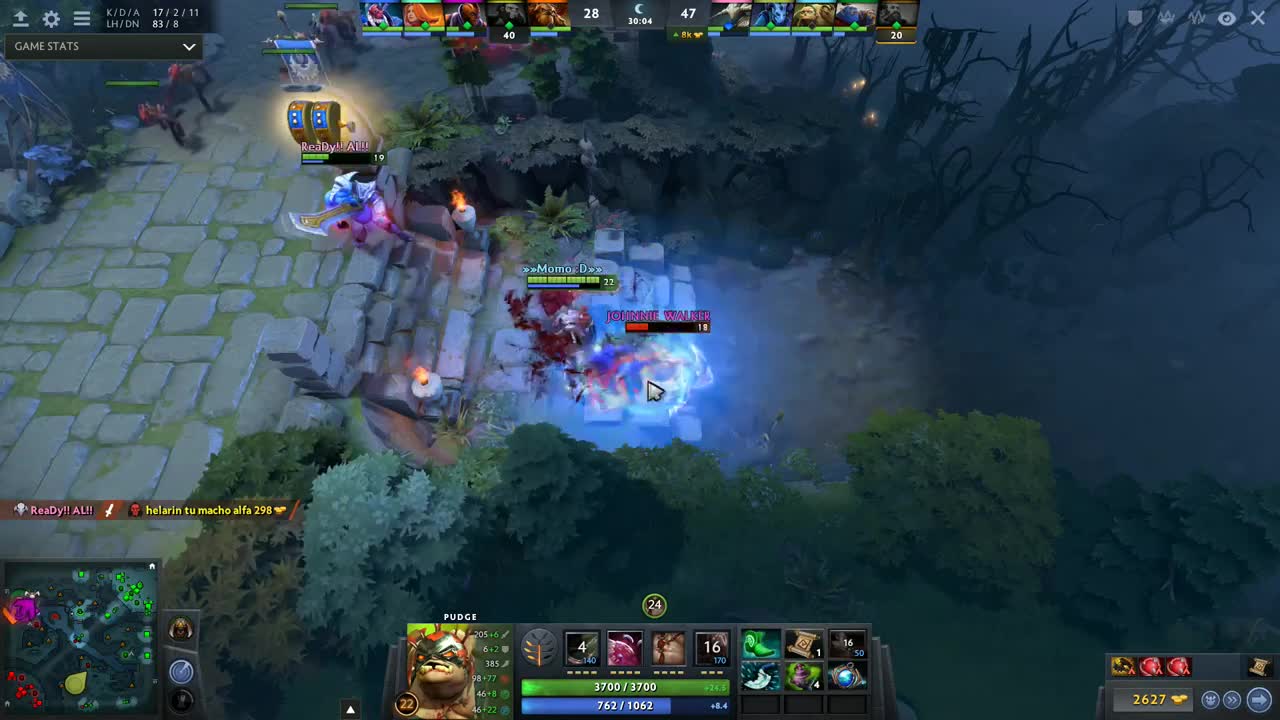Open the settings gear menu
The width and height of the screenshot is (1280, 720).
pos(51,19)
